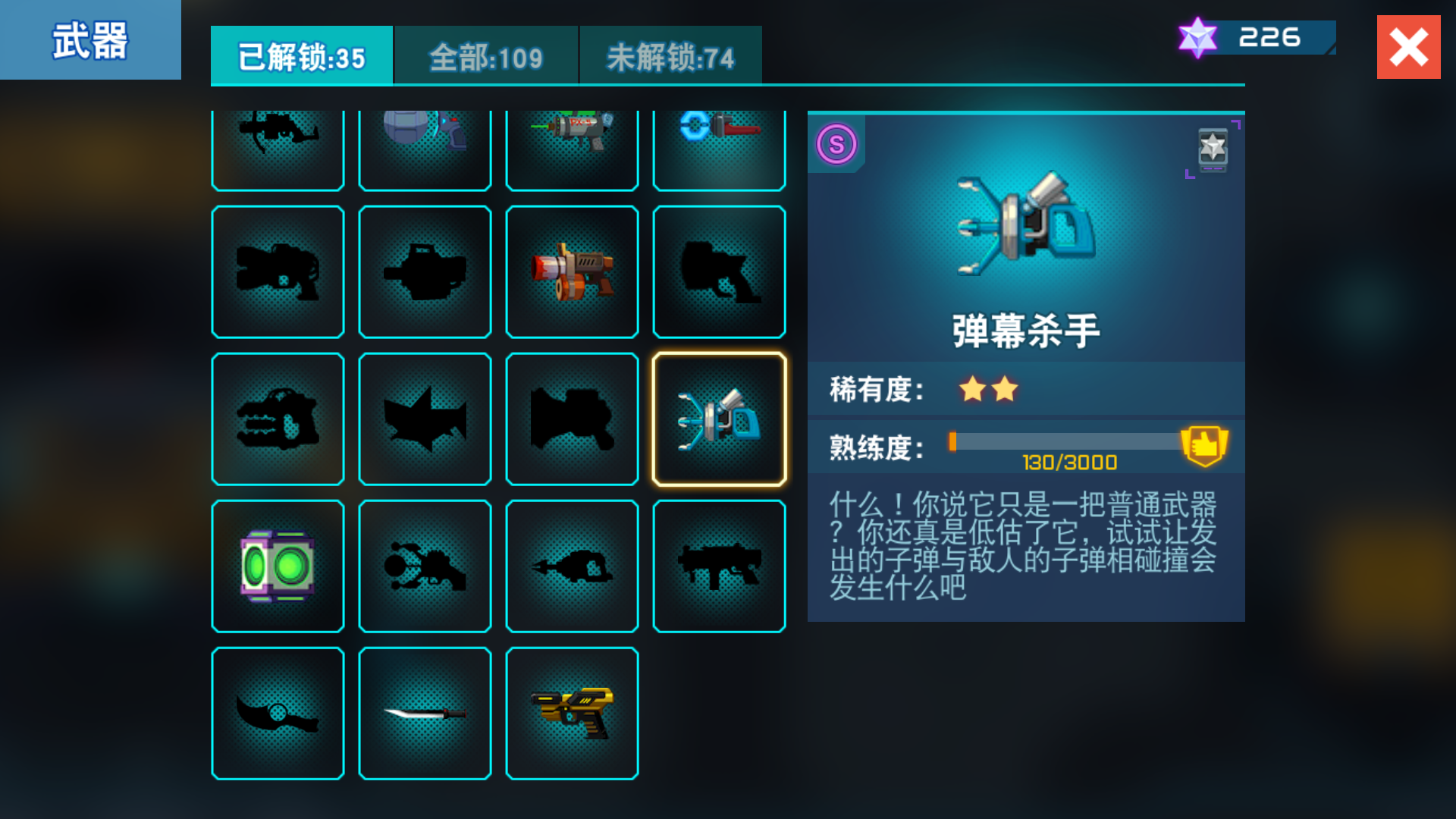This screenshot has height=819, width=1456.
Task: Select the white sword weapon icon
Action: pyautogui.click(x=425, y=712)
